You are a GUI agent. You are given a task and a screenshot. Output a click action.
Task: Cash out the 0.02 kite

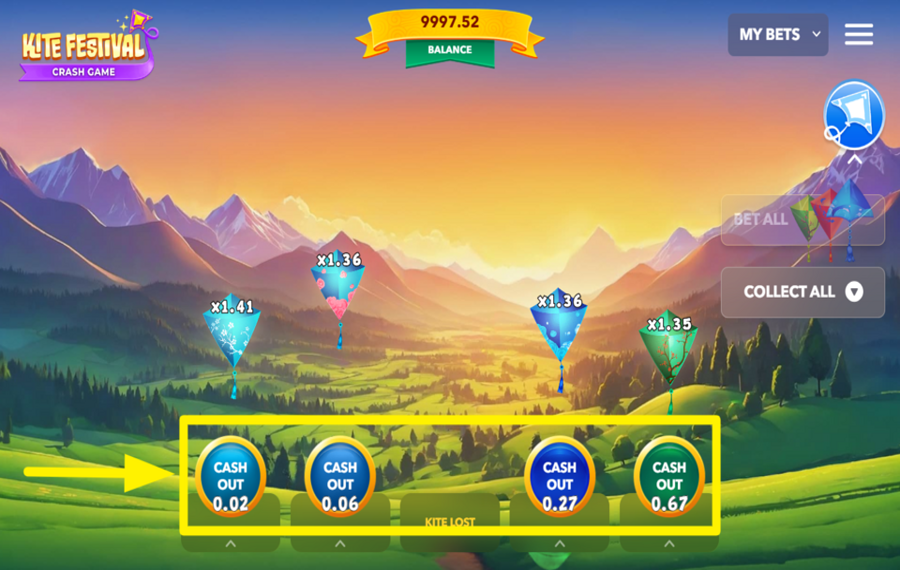230,476
